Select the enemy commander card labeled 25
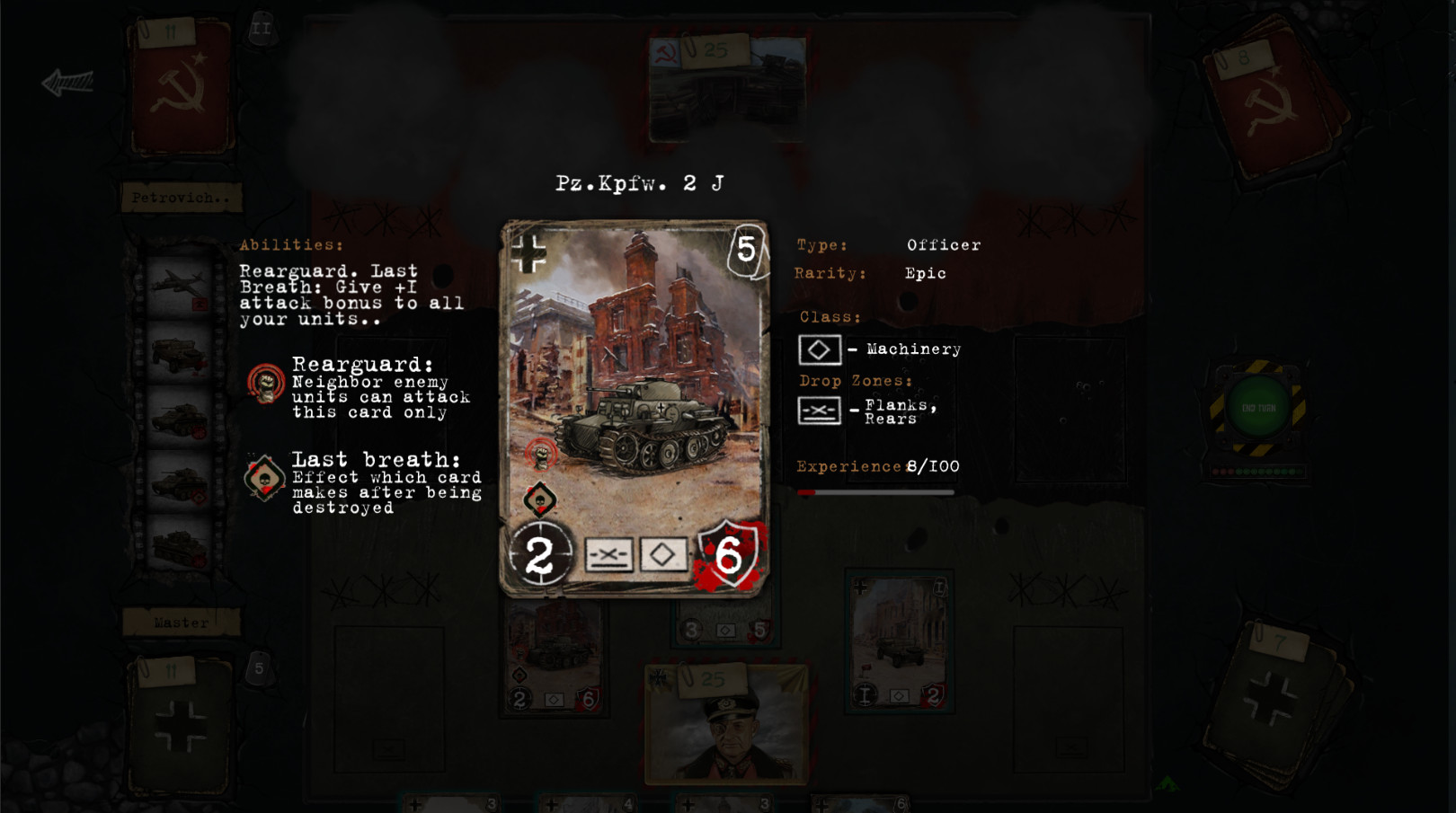The width and height of the screenshot is (1456, 813). click(728, 85)
